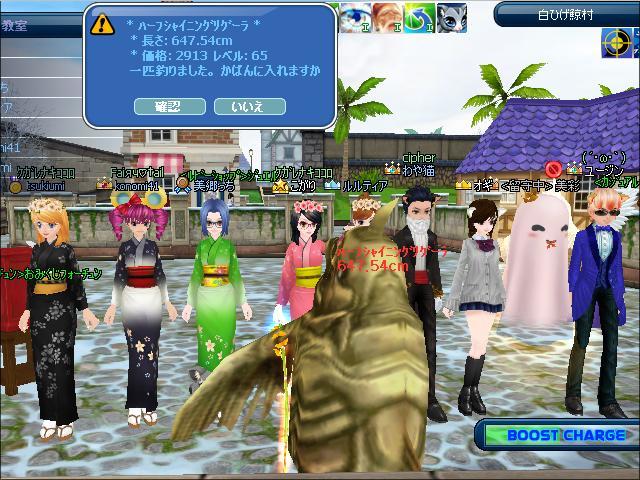Open the gray cat pet icon
Image resolution: width=640 pixels, height=480 pixels.
click(450, 17)
